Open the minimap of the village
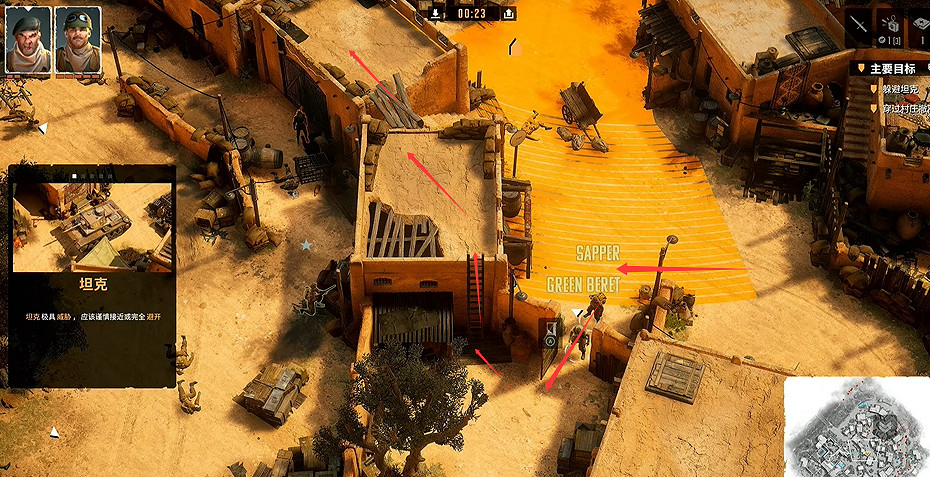 (x=857, y=427)
